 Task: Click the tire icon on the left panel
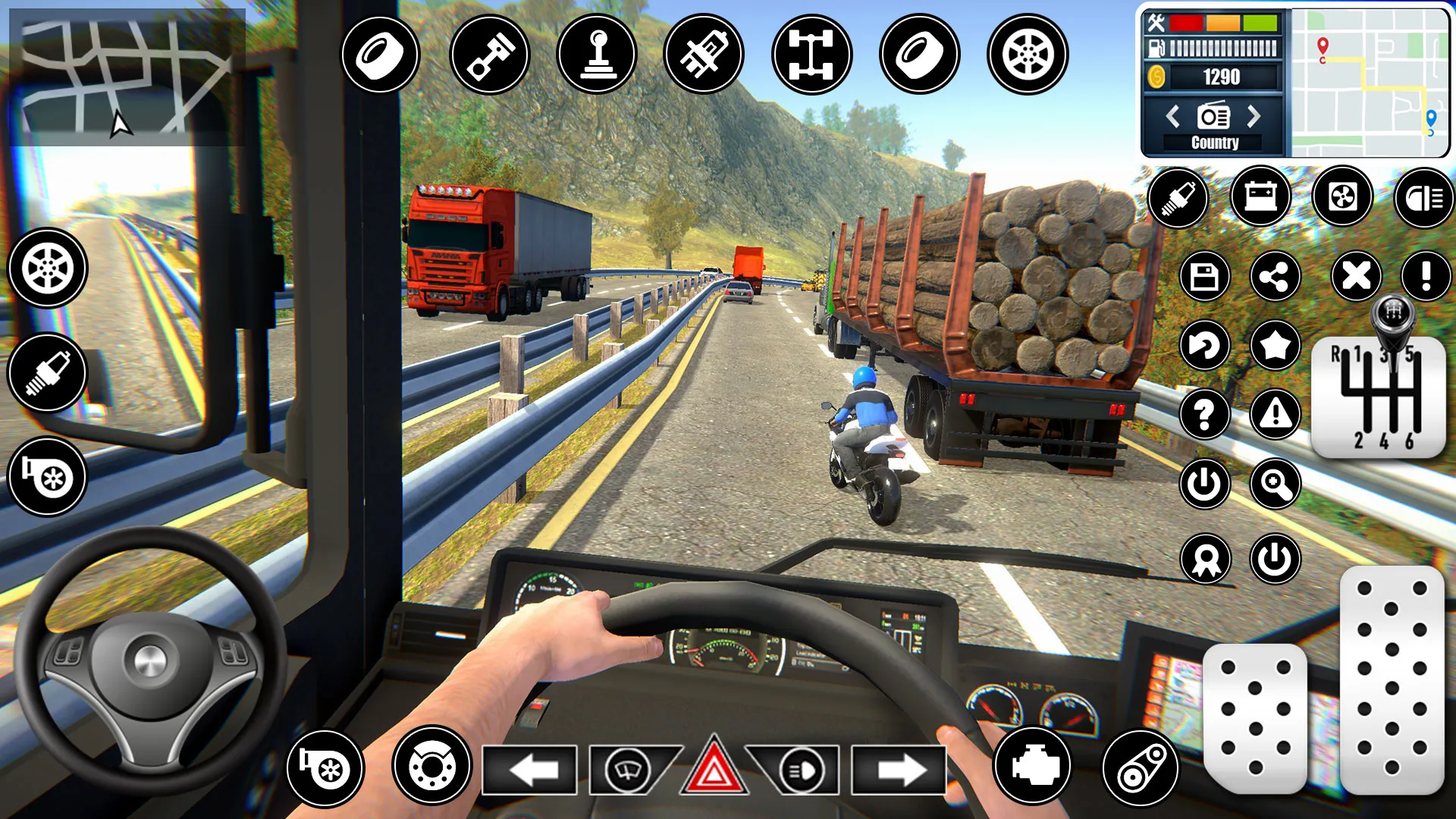[47, 269]
